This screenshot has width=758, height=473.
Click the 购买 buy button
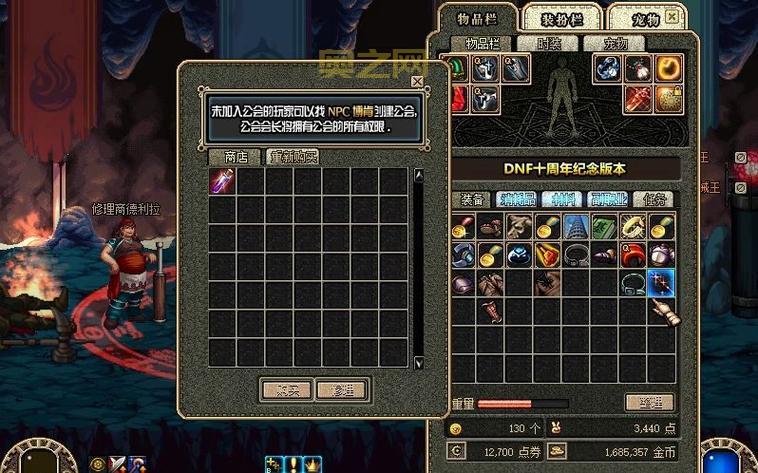[287, 389]
